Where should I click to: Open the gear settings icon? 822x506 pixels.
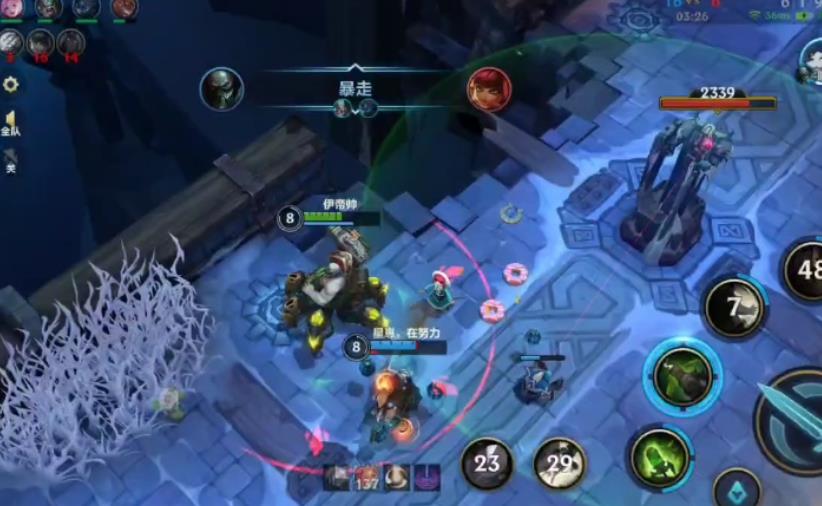pyautogui.click(x=11, y=85)
